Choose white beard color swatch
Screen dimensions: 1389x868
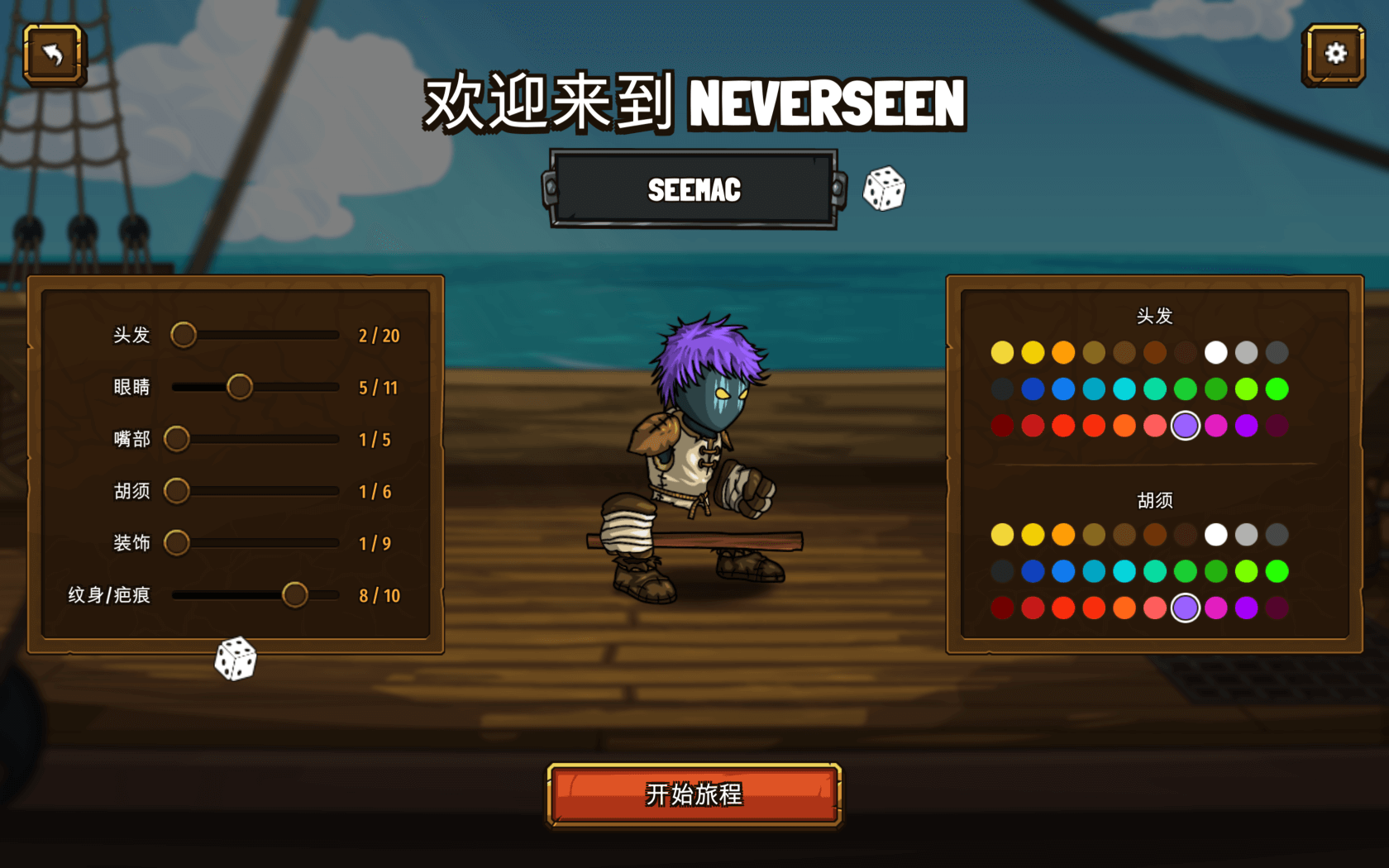click(1215, 535)
